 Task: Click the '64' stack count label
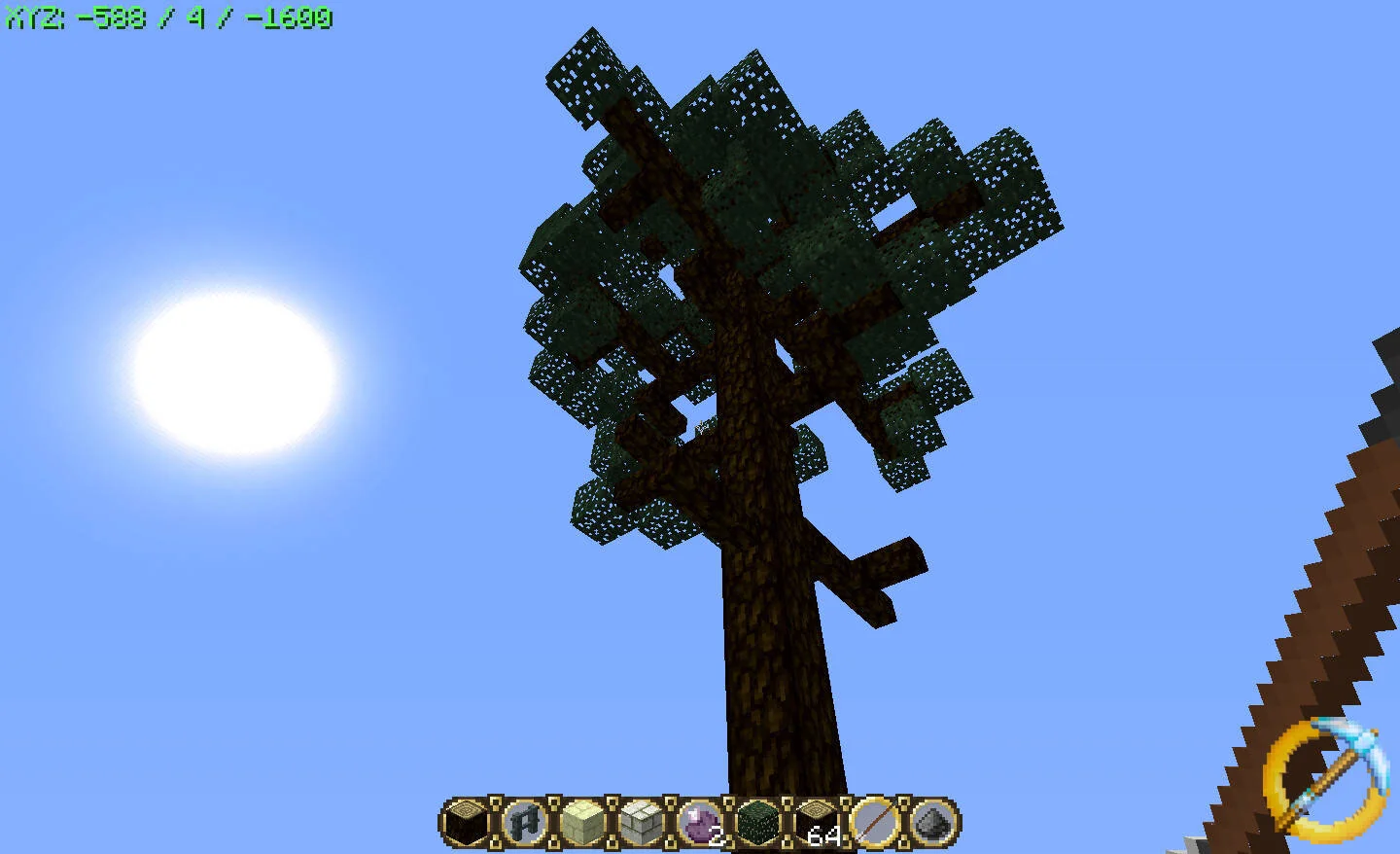(x=822, y=834)
